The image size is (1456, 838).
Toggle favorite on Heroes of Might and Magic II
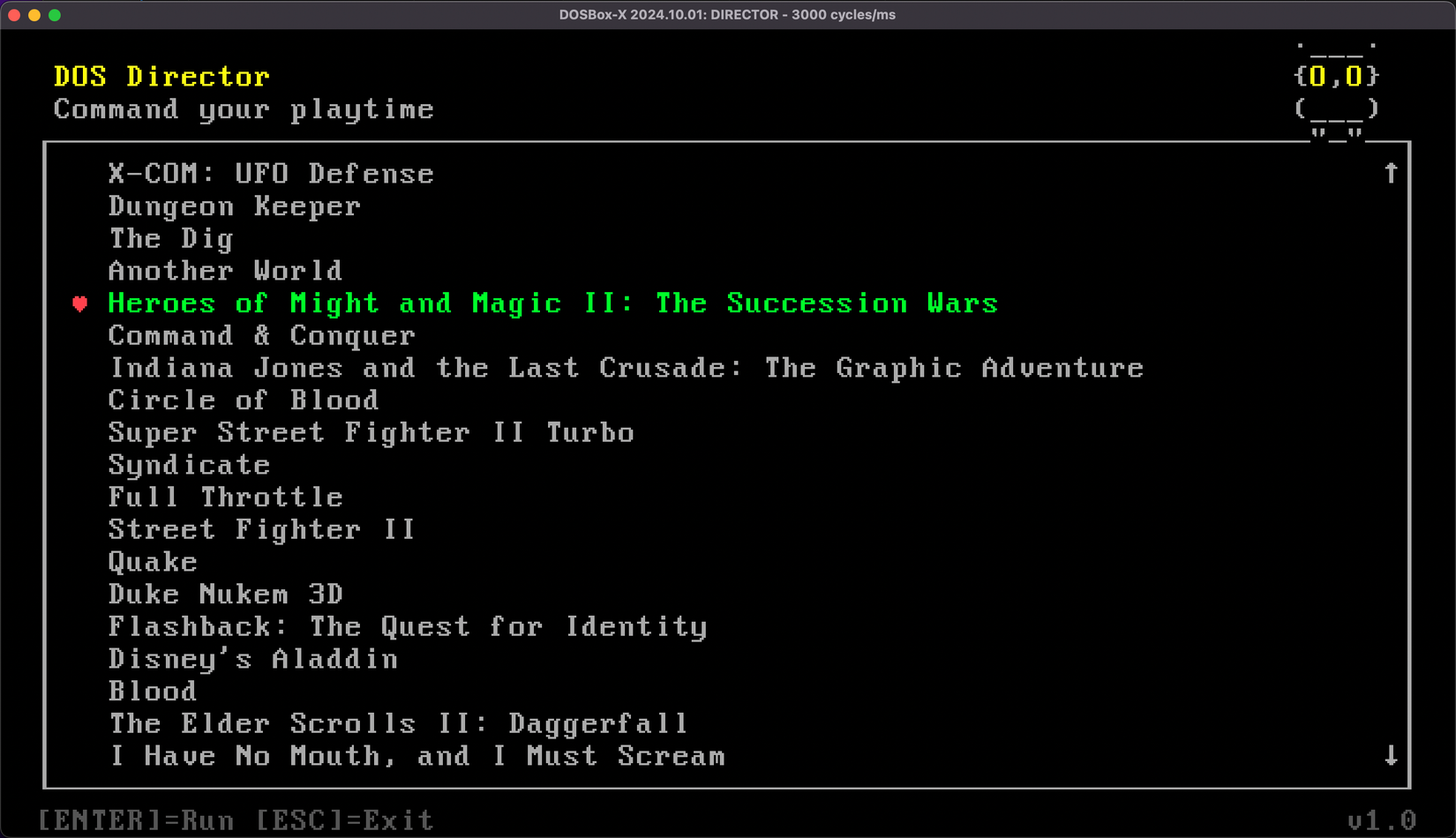point(80,304)
